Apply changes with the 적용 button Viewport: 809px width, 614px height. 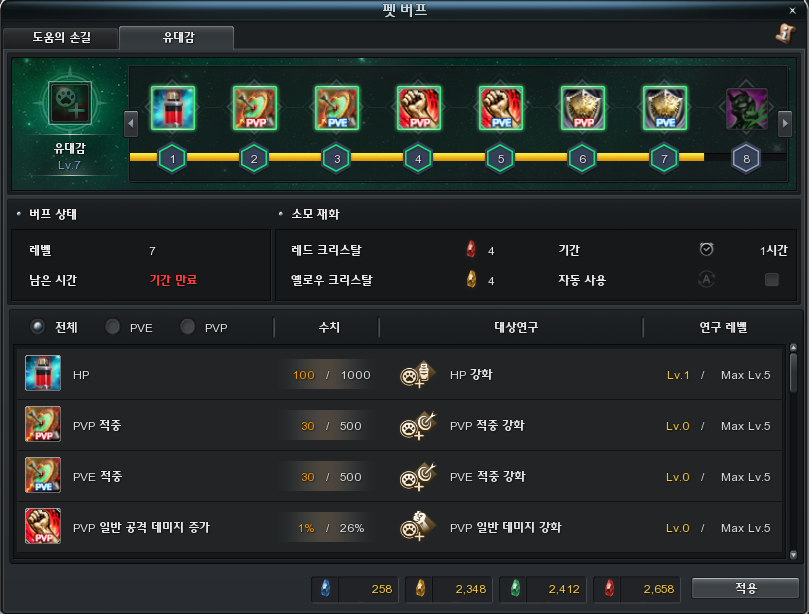click(744, 588)
